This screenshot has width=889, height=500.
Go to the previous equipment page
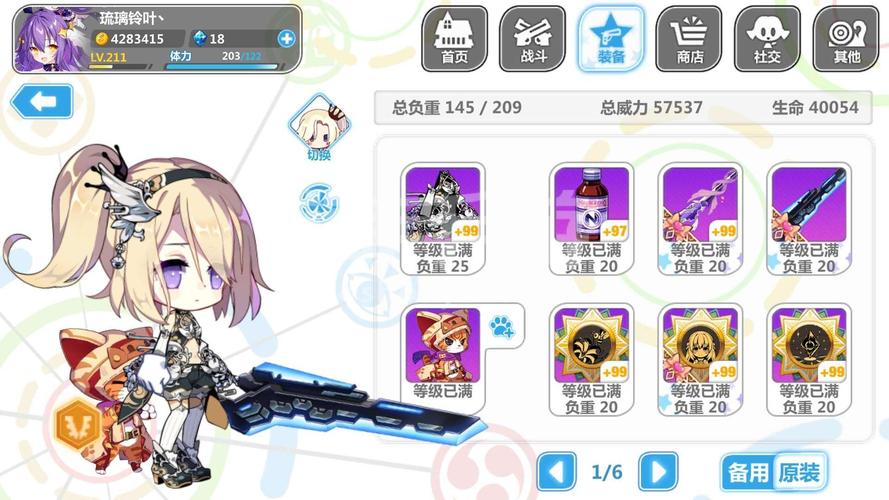pos(557,471)
